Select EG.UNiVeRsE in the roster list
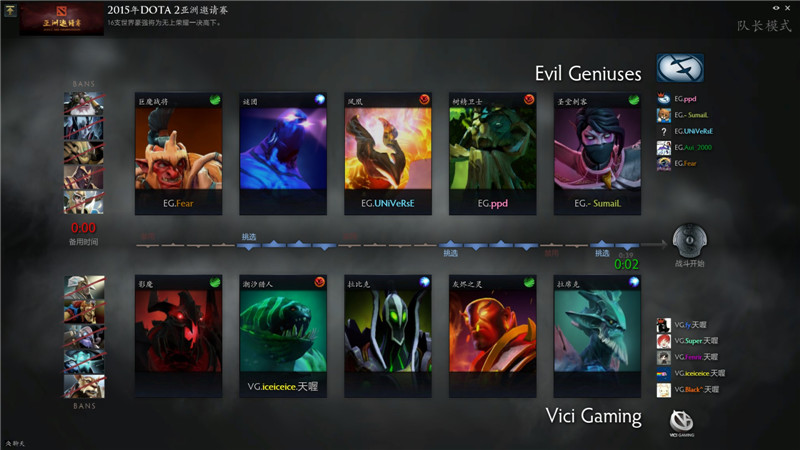The image size is (800, 450). [691, 131]
